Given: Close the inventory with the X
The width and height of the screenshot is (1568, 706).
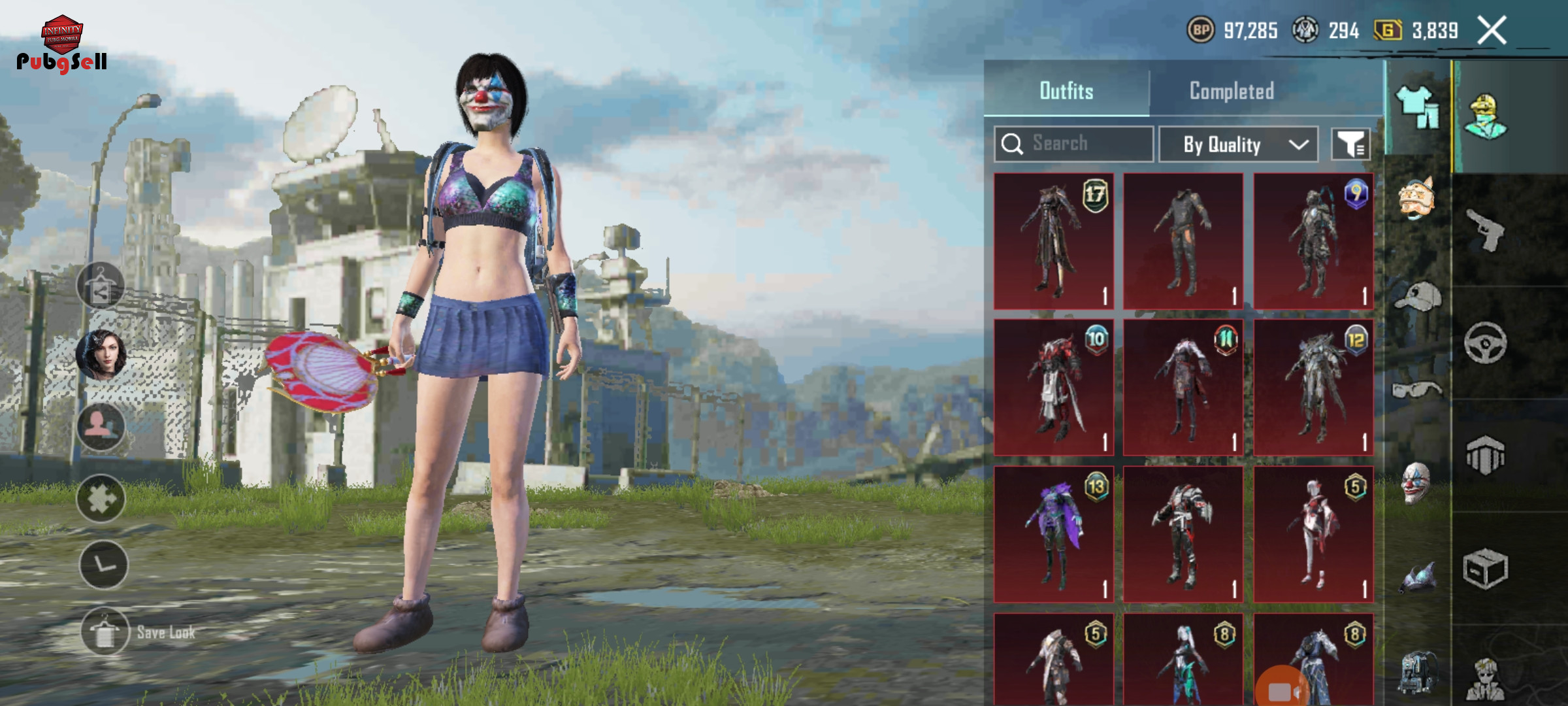Looking at the screenshot, I should [1492, 31].
